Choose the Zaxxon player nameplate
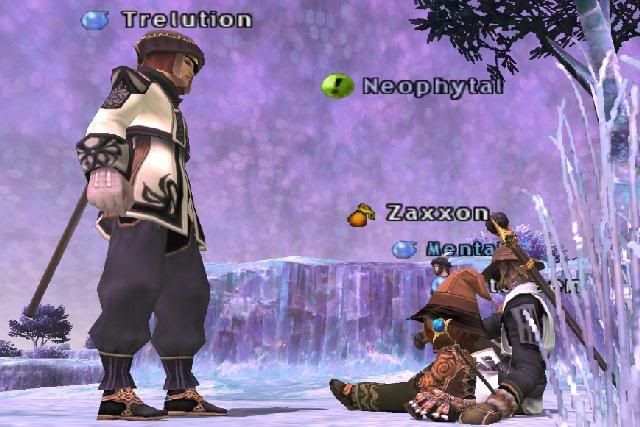The width and height of the screenshot is (640, 427). coord(437,213)
